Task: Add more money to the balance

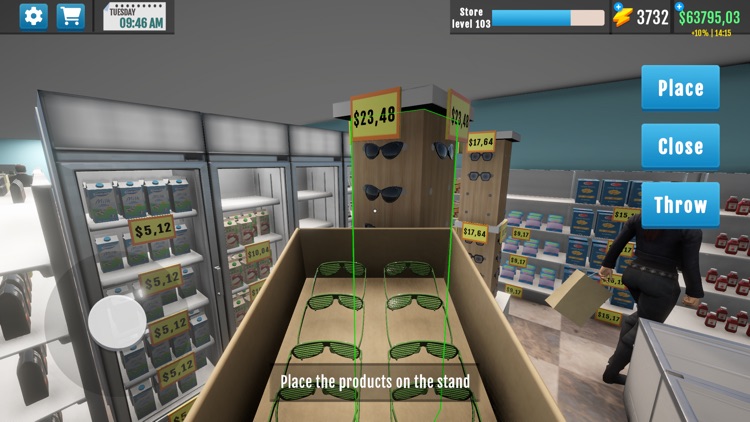Action: pos(679,6)
